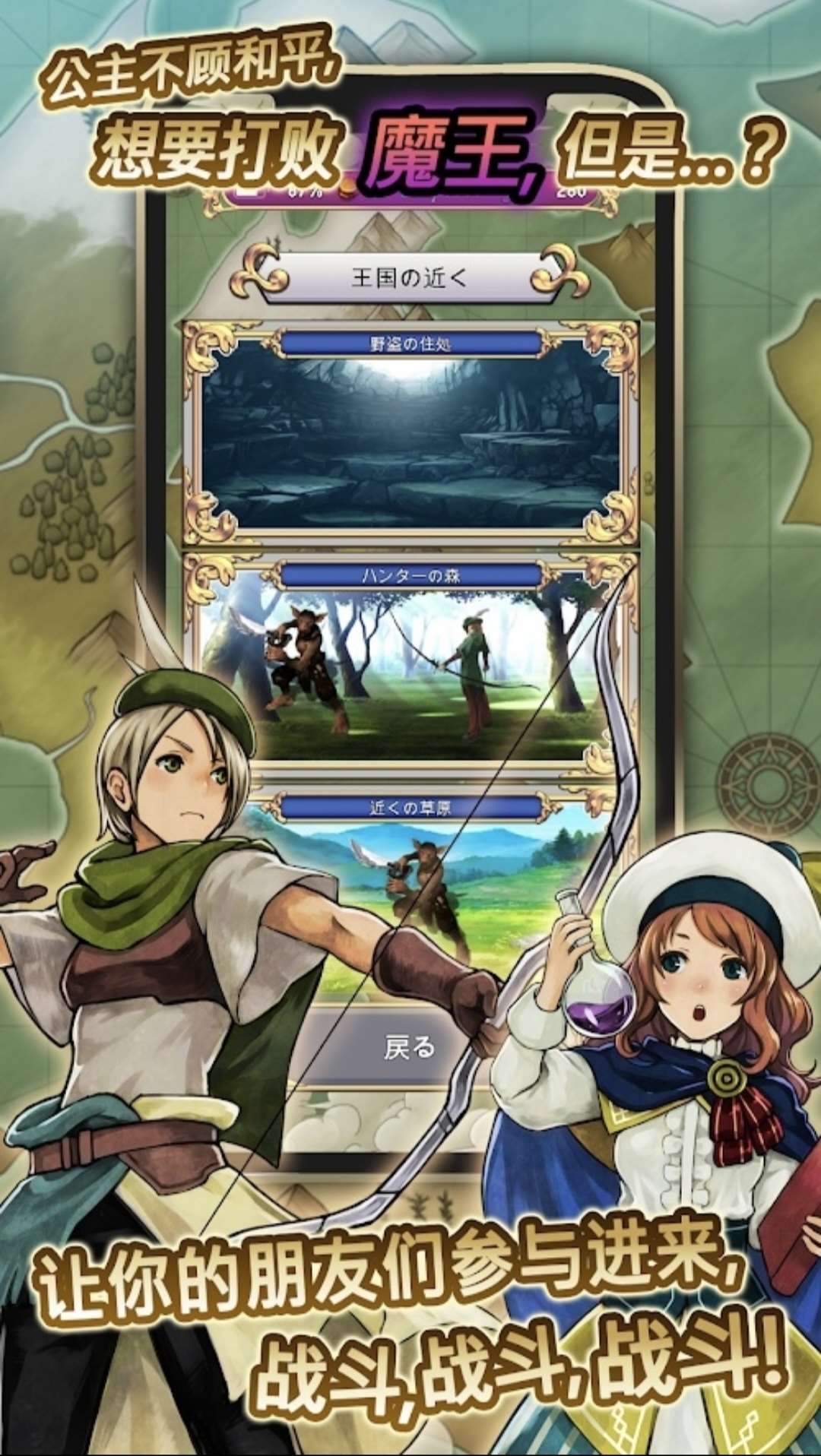Open the 近くの草原 stage panel
Viewport: 821px width, 1456px height.
[410, 889]
